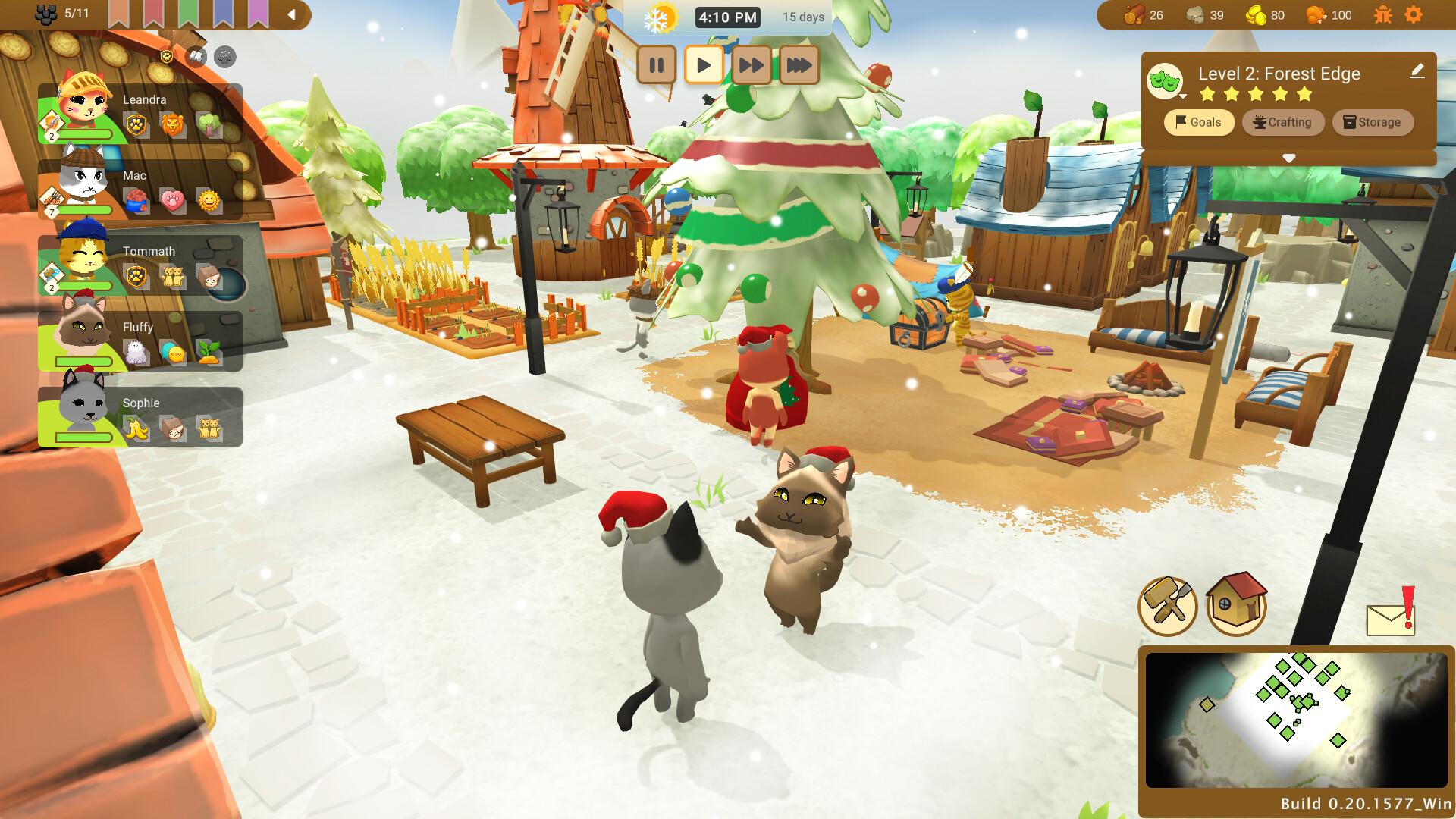Click the fastest speed button
The width and height of the screenshot is (1456, 819).
799,66
